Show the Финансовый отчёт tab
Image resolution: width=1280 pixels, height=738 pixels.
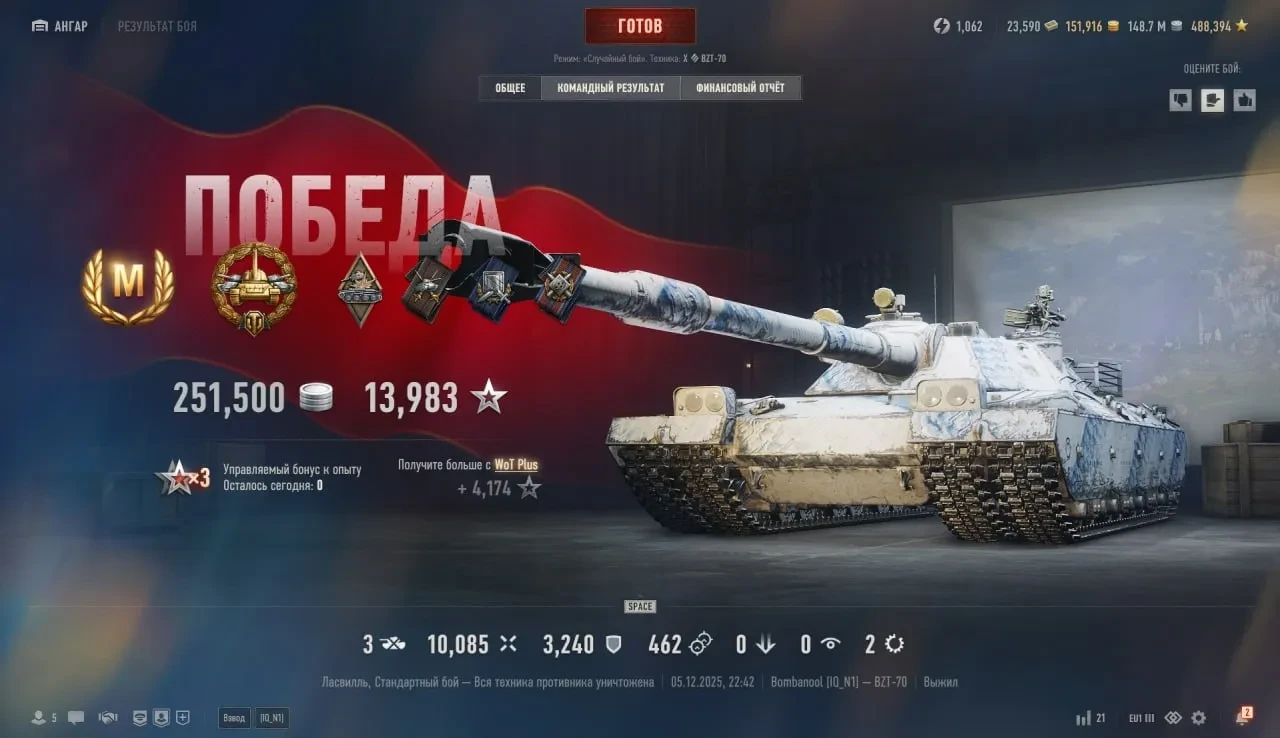point(740,88)
